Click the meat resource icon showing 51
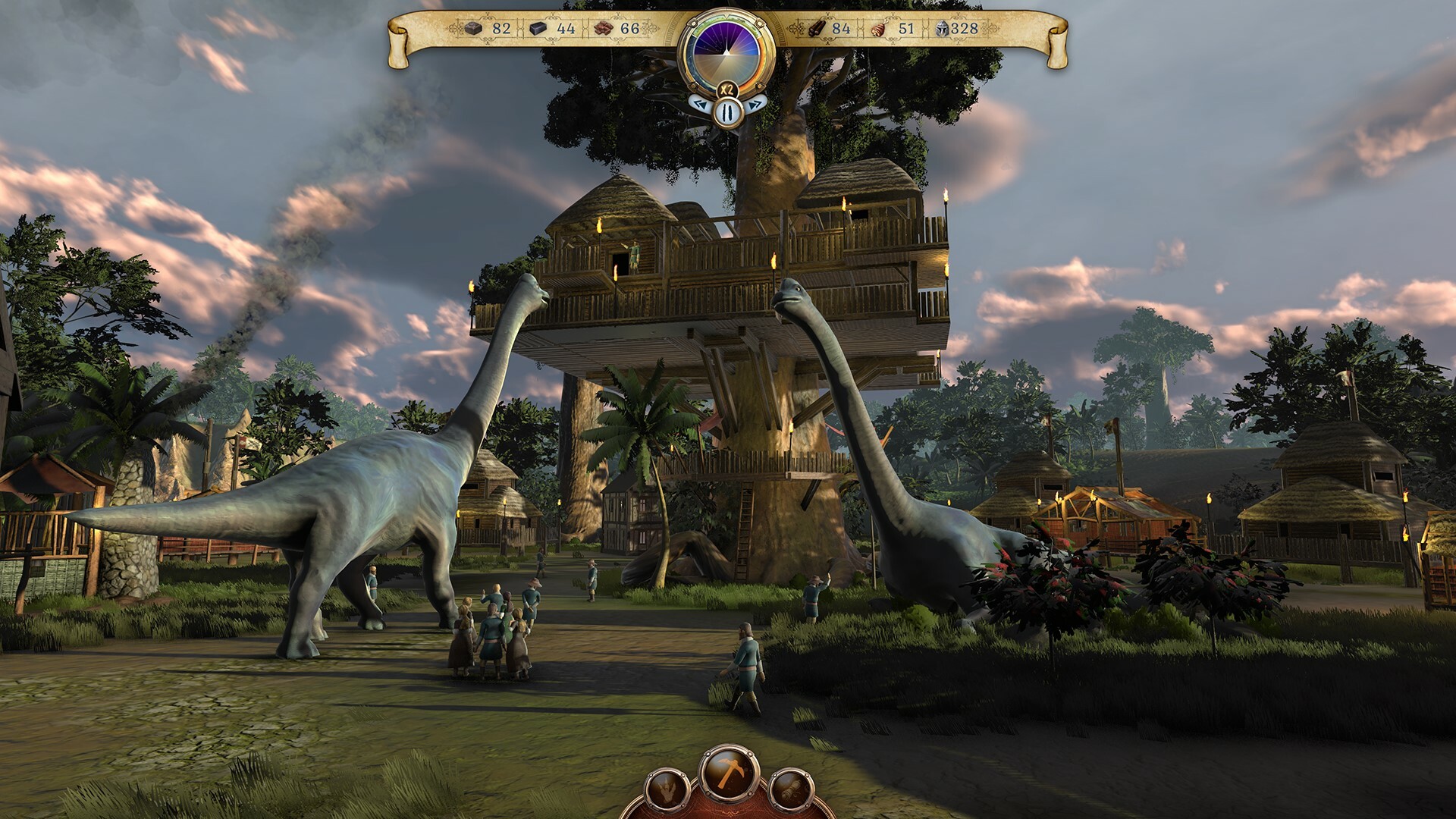 tap(877, 29)
